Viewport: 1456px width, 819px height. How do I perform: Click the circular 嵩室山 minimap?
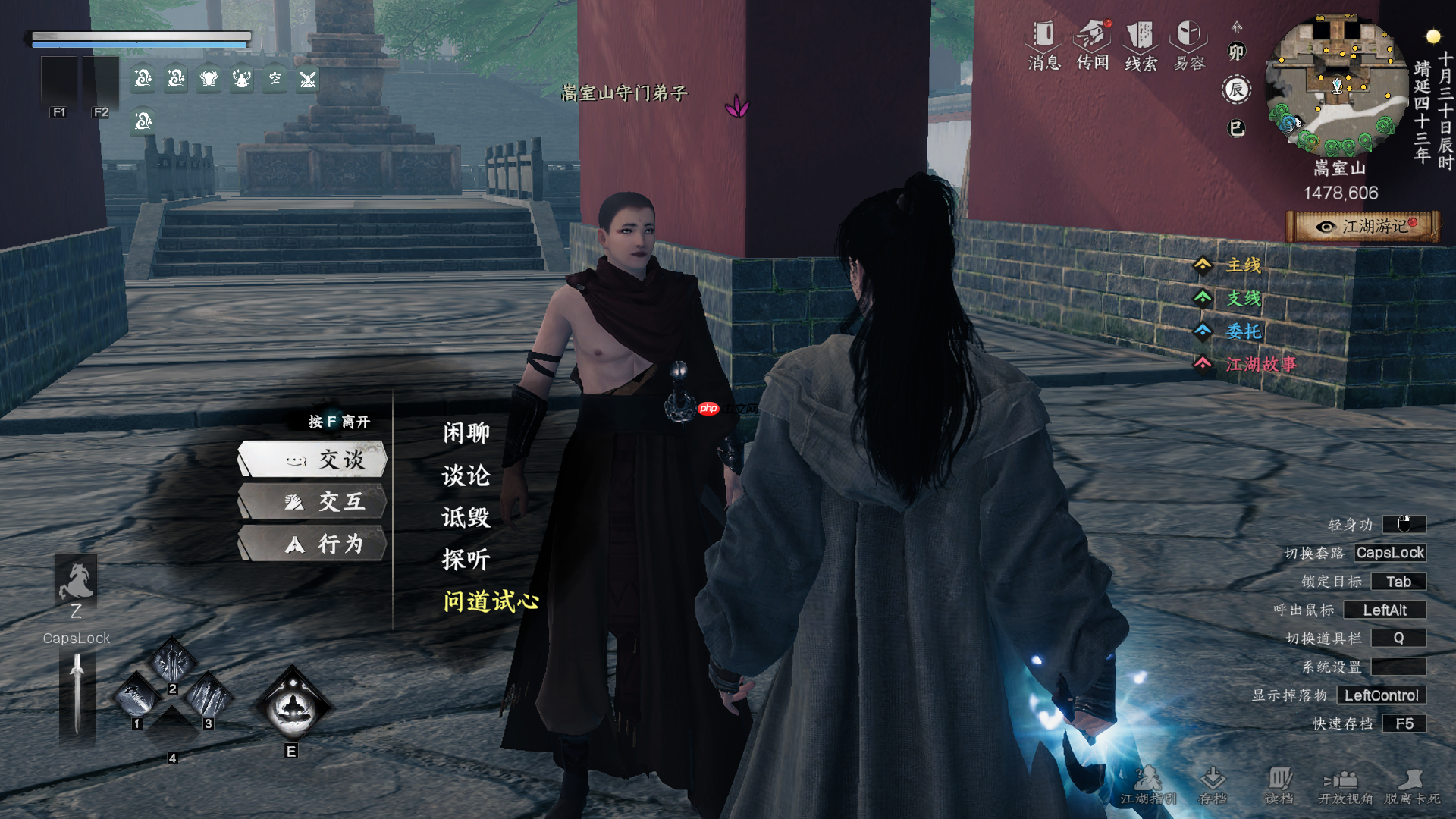click(1336, 85)
